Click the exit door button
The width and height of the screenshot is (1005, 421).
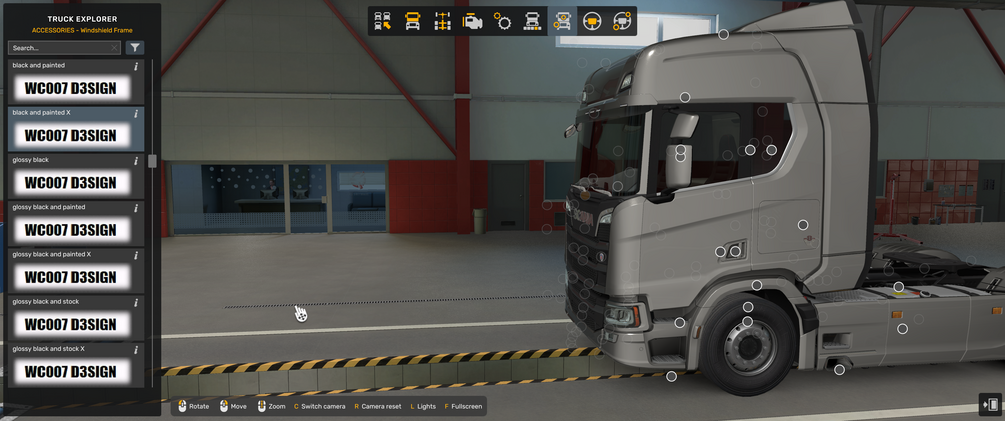pos(990,404)
